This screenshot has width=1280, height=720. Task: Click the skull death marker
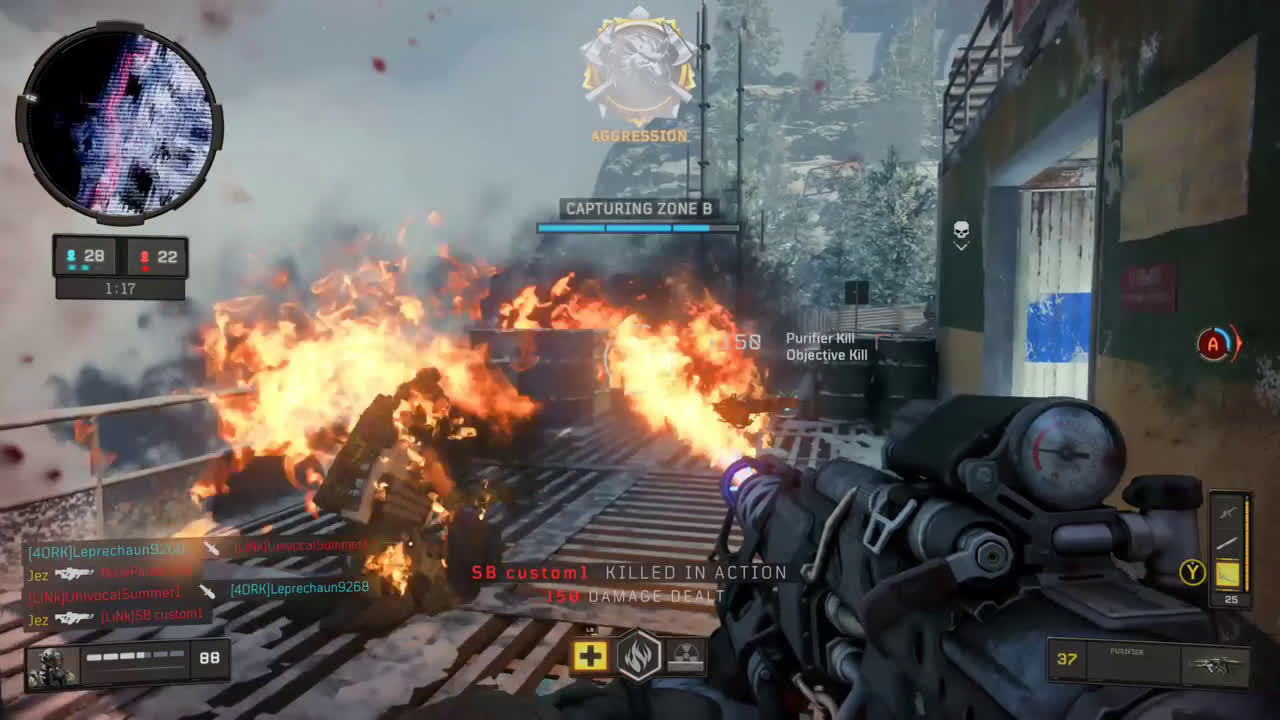961,235
